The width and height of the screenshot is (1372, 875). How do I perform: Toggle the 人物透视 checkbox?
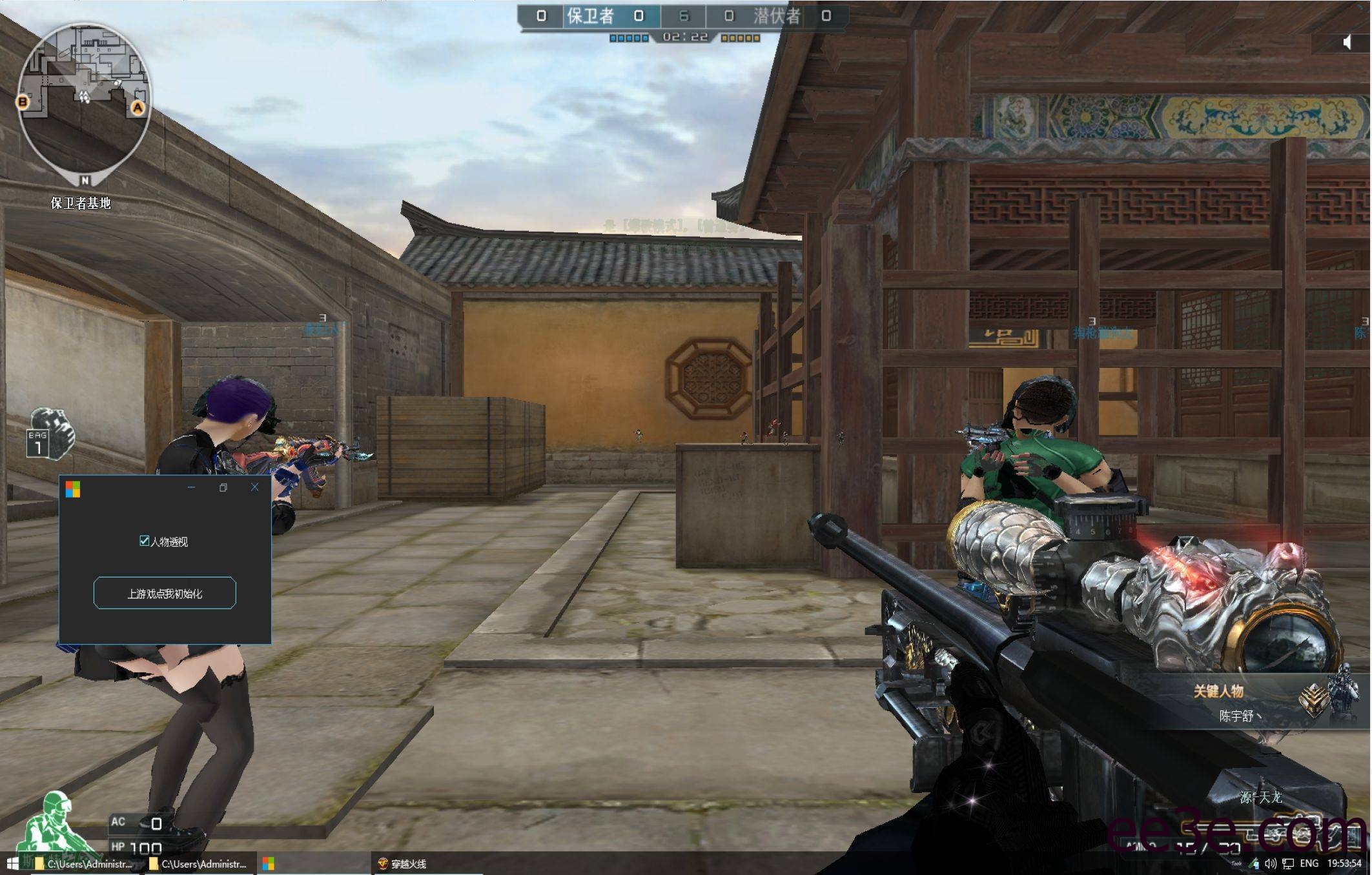145,541
